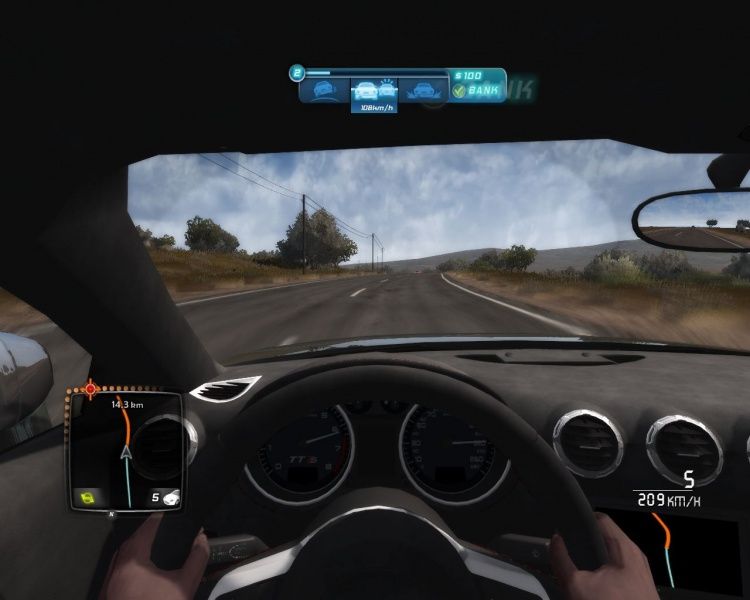The image size is (750, 600).
Task: Click the red target marker above minimap
Action: point(91,387)
